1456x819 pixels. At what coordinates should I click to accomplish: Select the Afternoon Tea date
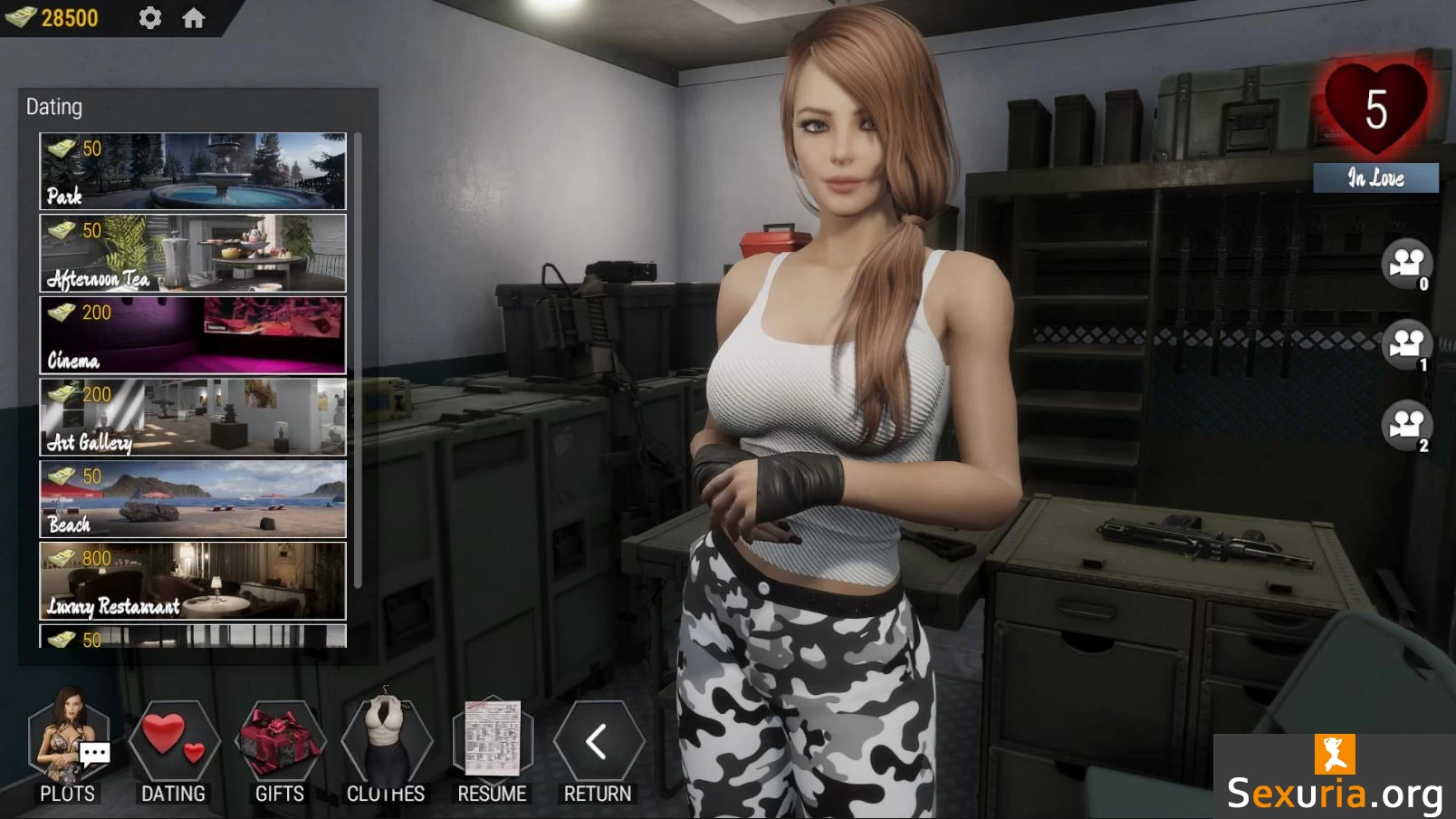193,253
